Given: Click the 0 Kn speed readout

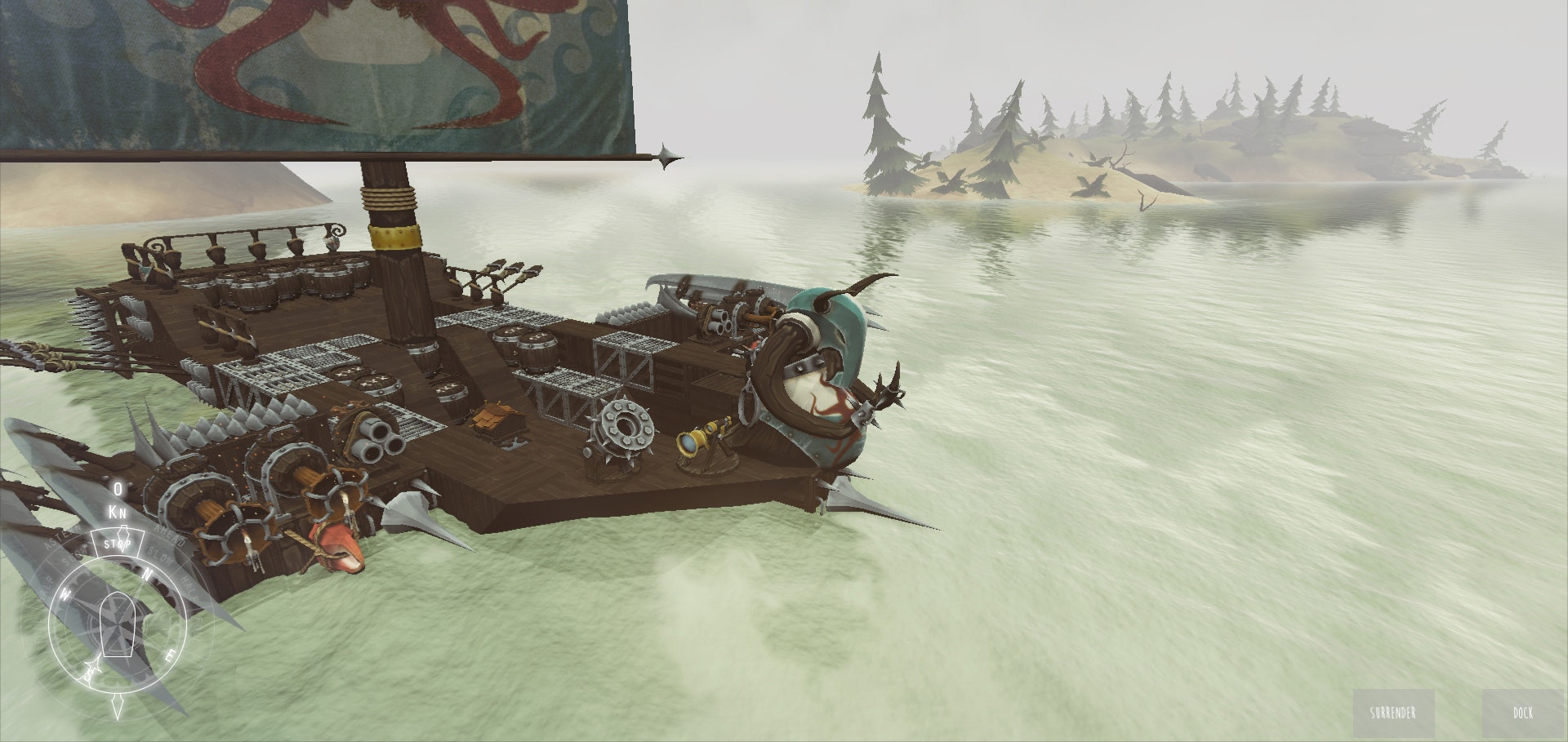Looking at the screenshot, I should click(116, 500).
